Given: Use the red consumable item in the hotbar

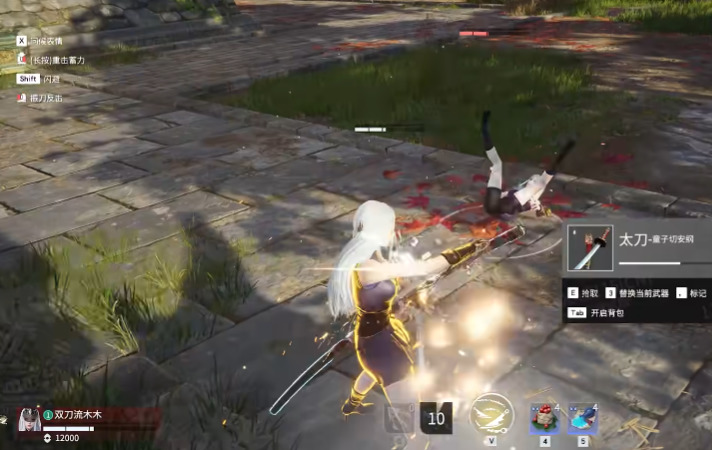Looking at the screenshot, I should pyautogui.click(x=545, y=416).
